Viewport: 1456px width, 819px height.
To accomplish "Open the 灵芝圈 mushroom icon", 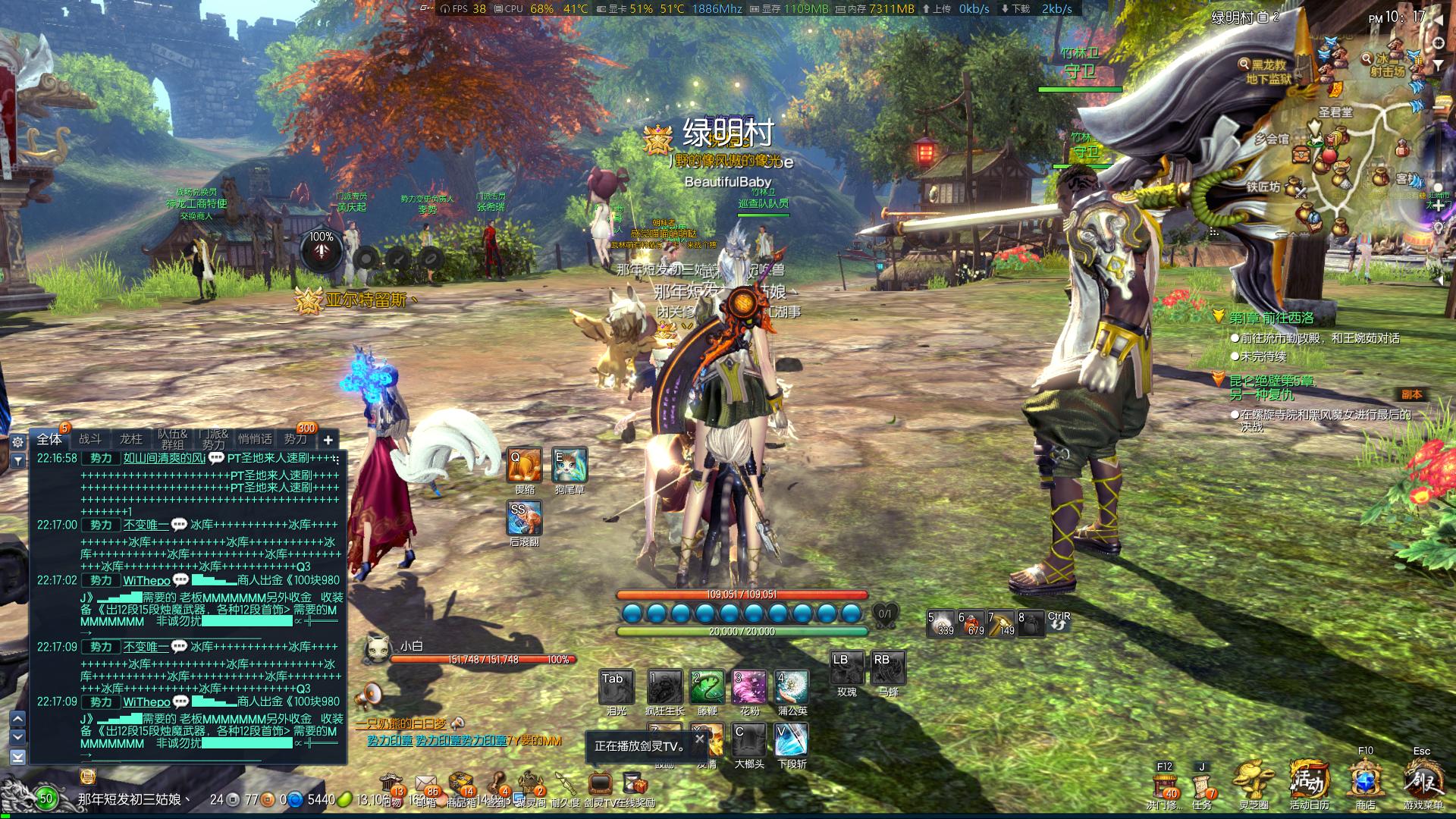I will click(1254, 781).
